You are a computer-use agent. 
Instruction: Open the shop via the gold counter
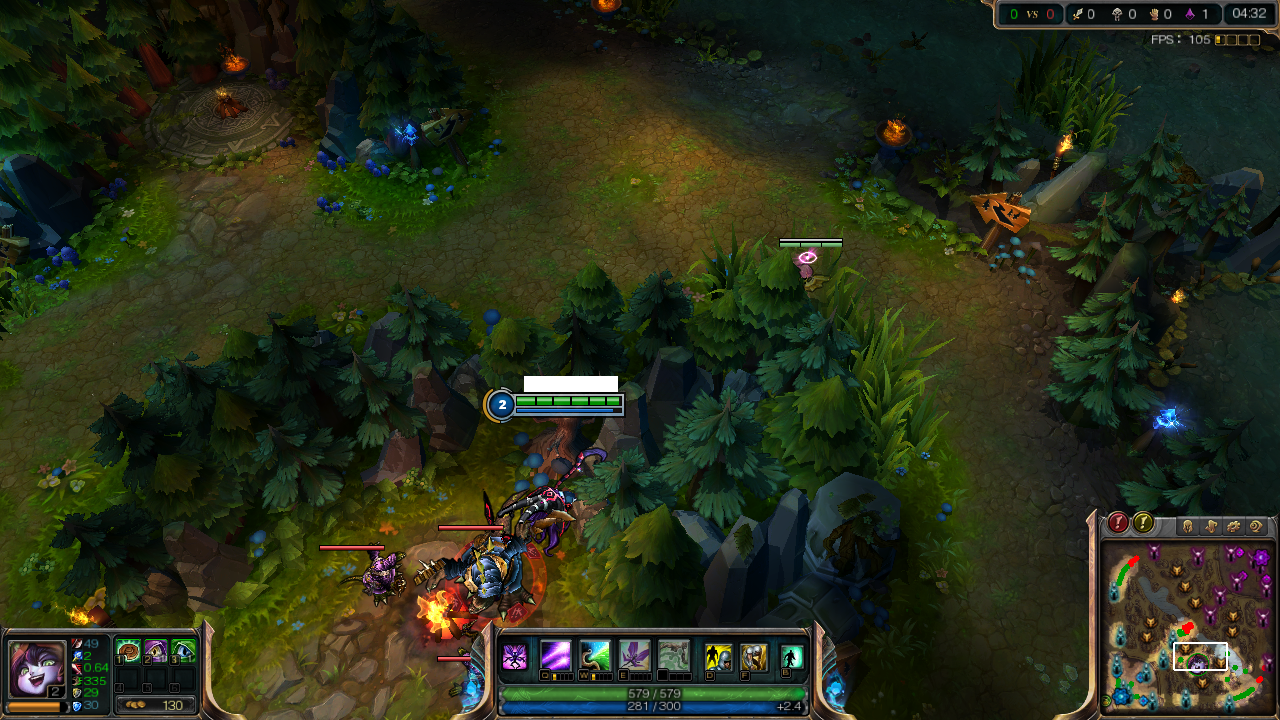pos(156,705)
